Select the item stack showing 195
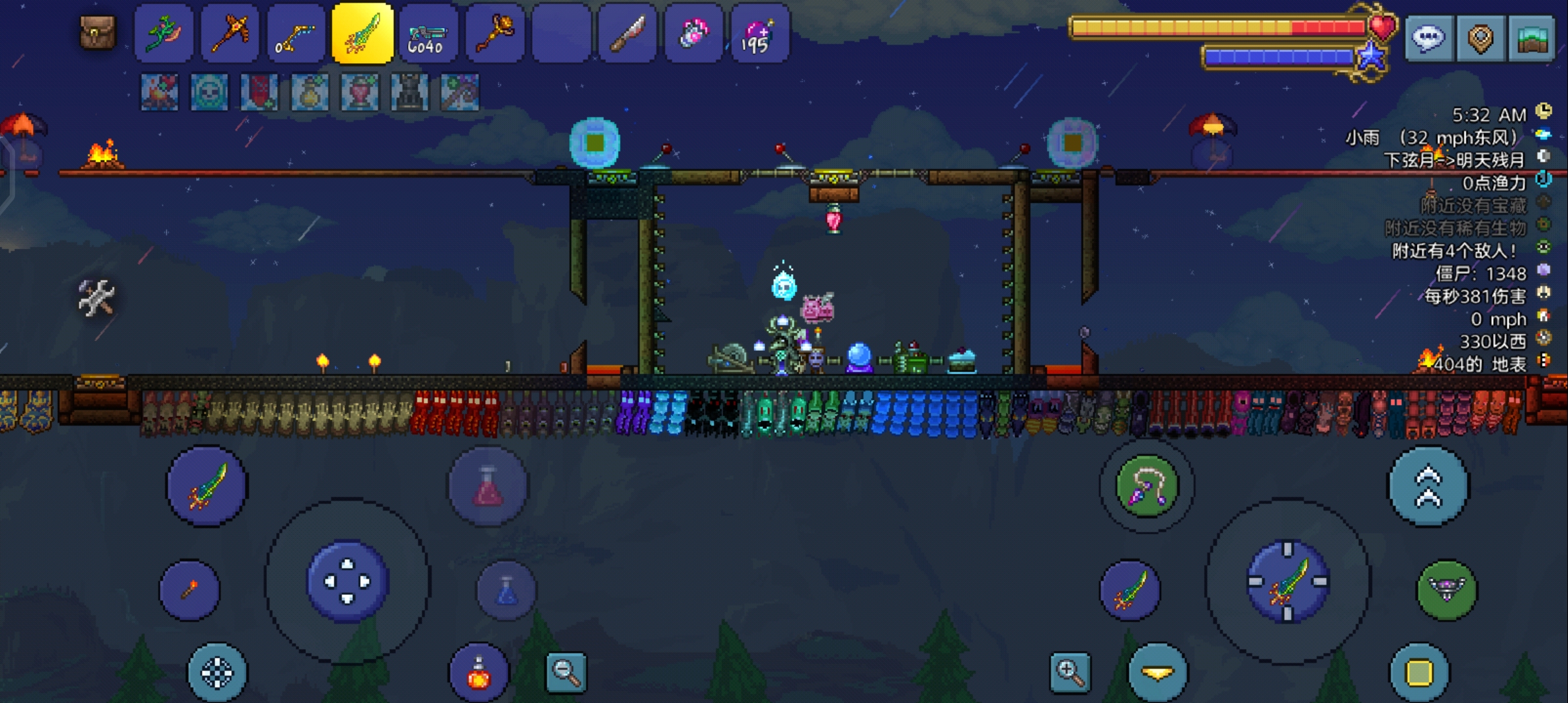 (759, 34)
